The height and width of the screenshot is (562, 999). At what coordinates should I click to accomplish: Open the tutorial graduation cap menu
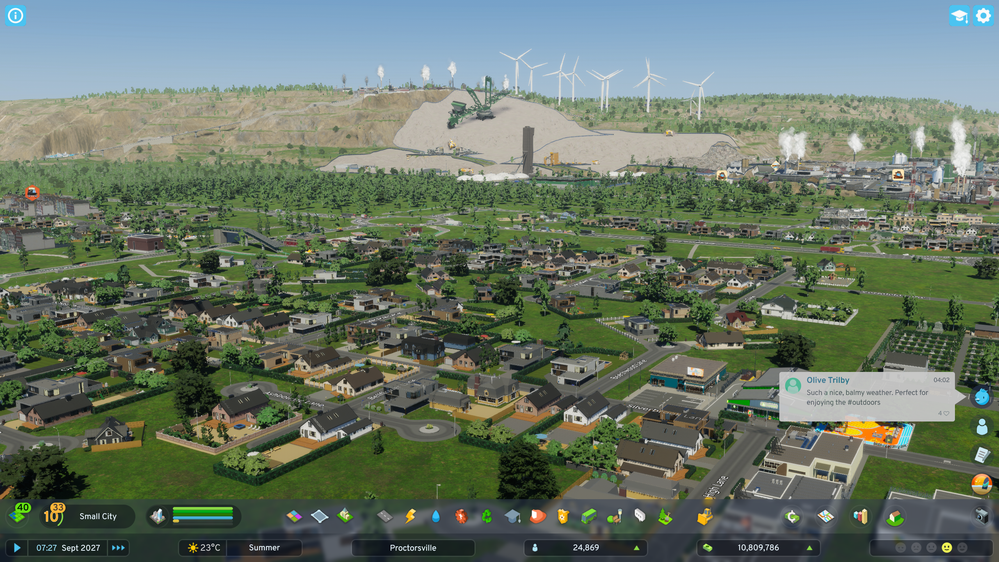(958, 15)
